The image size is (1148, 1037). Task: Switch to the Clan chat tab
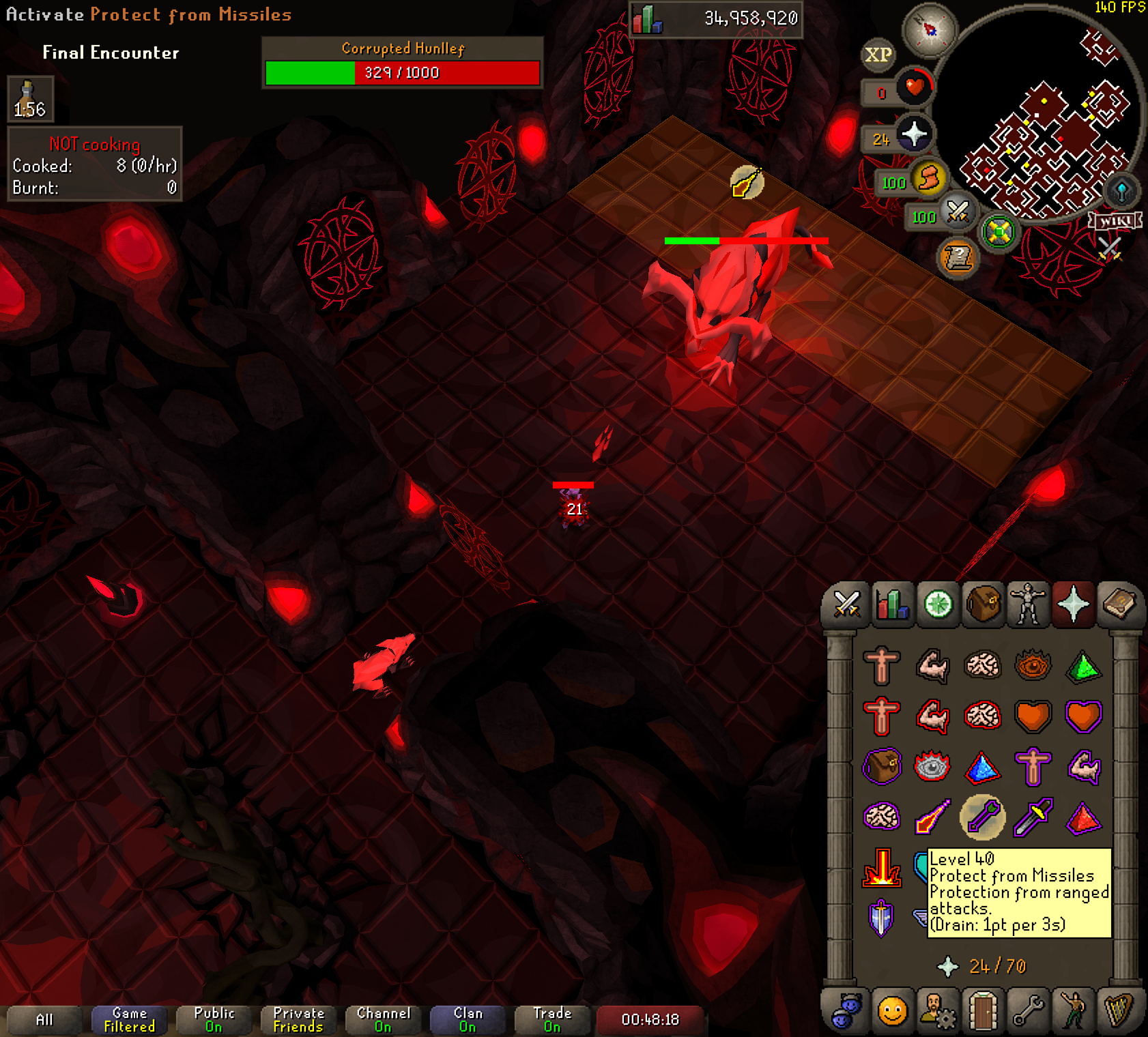tap(468, 1019)
